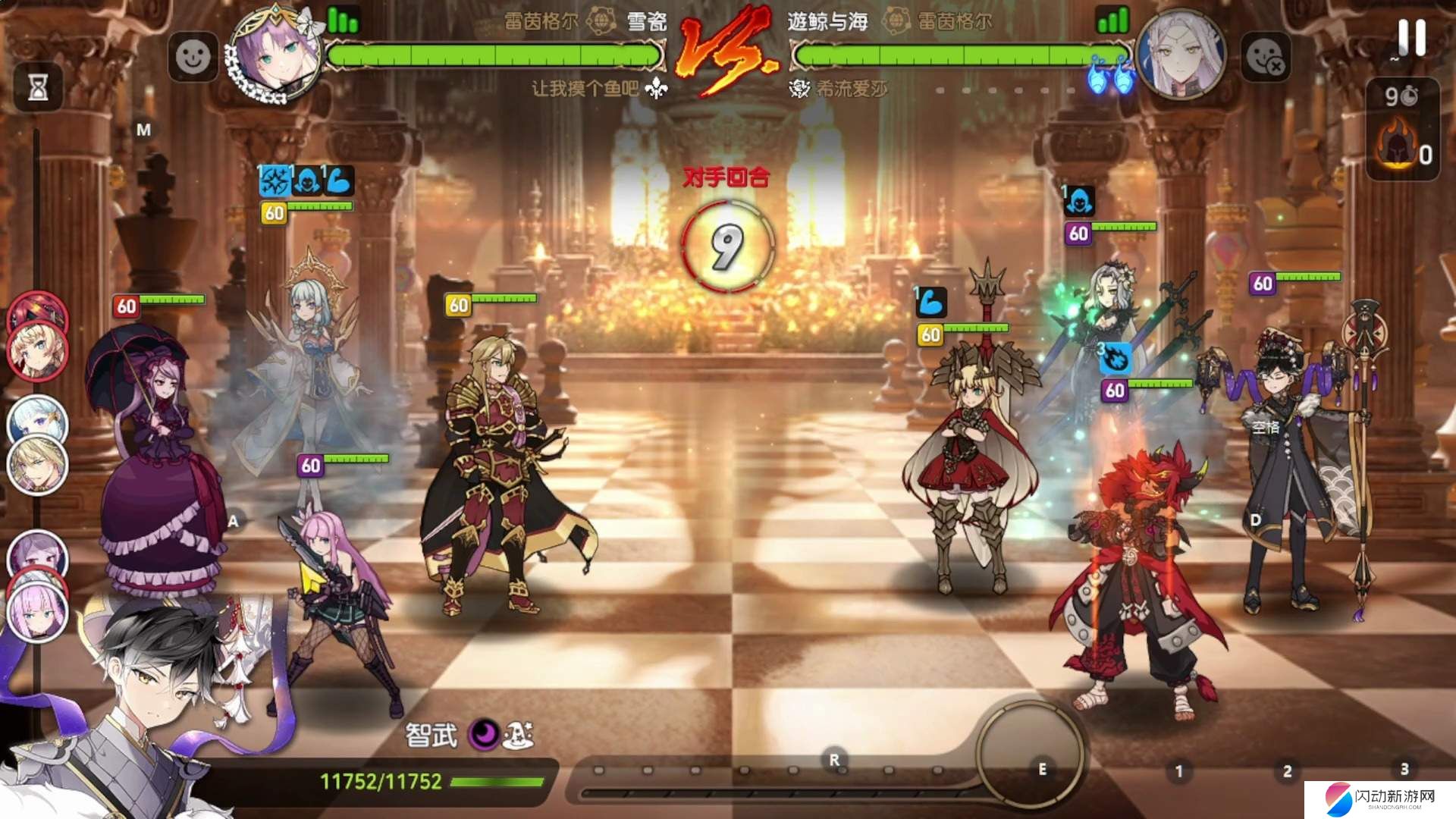
Task: Open the emote smiley icon
Action: click(194, 57)
